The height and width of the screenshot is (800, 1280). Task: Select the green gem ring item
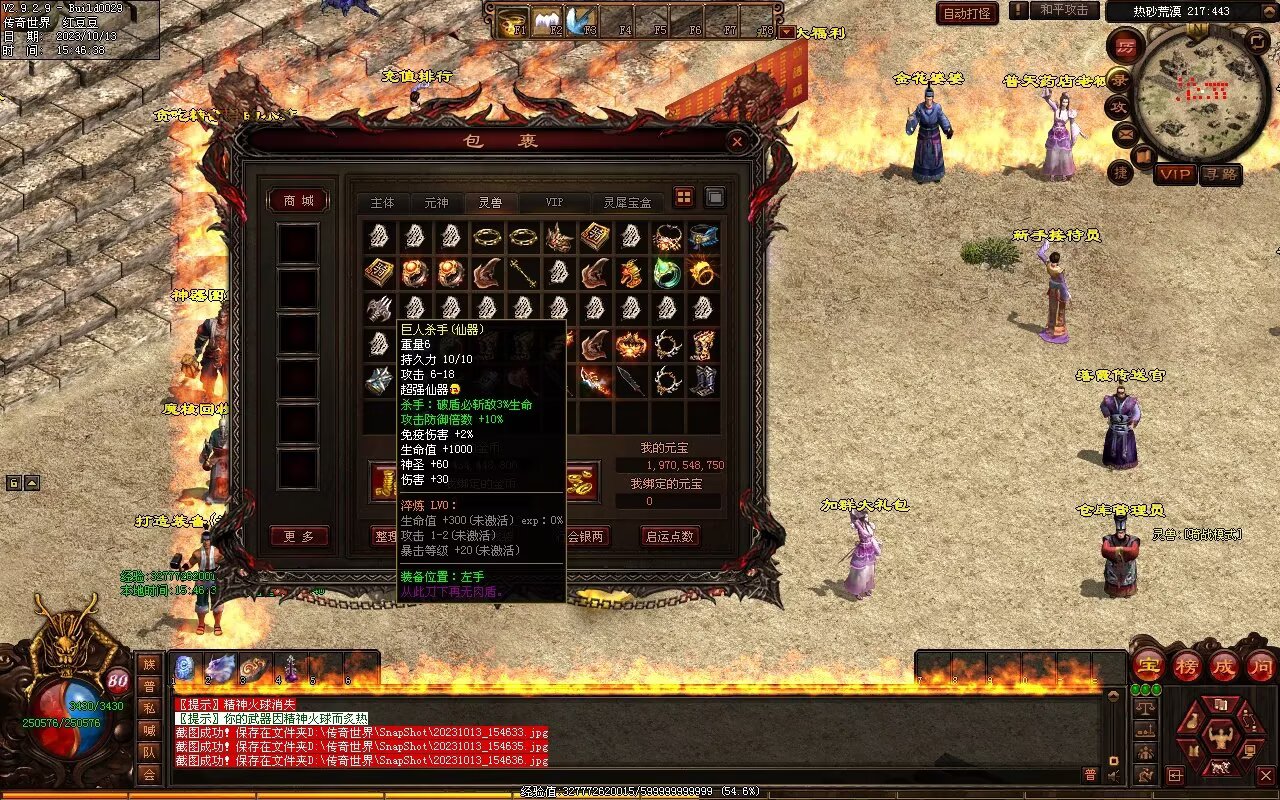pos(666,272)
